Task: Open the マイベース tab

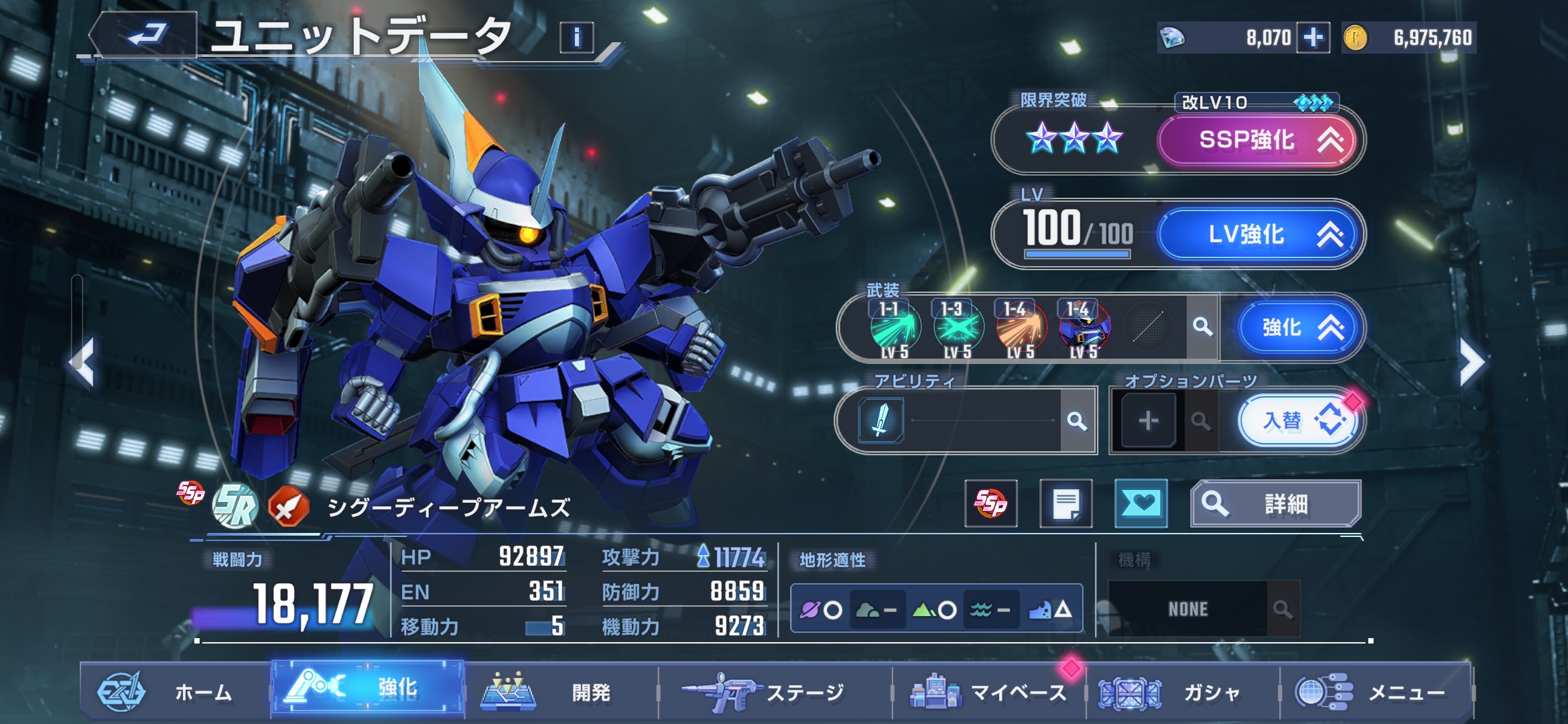Action: point(988,692)
